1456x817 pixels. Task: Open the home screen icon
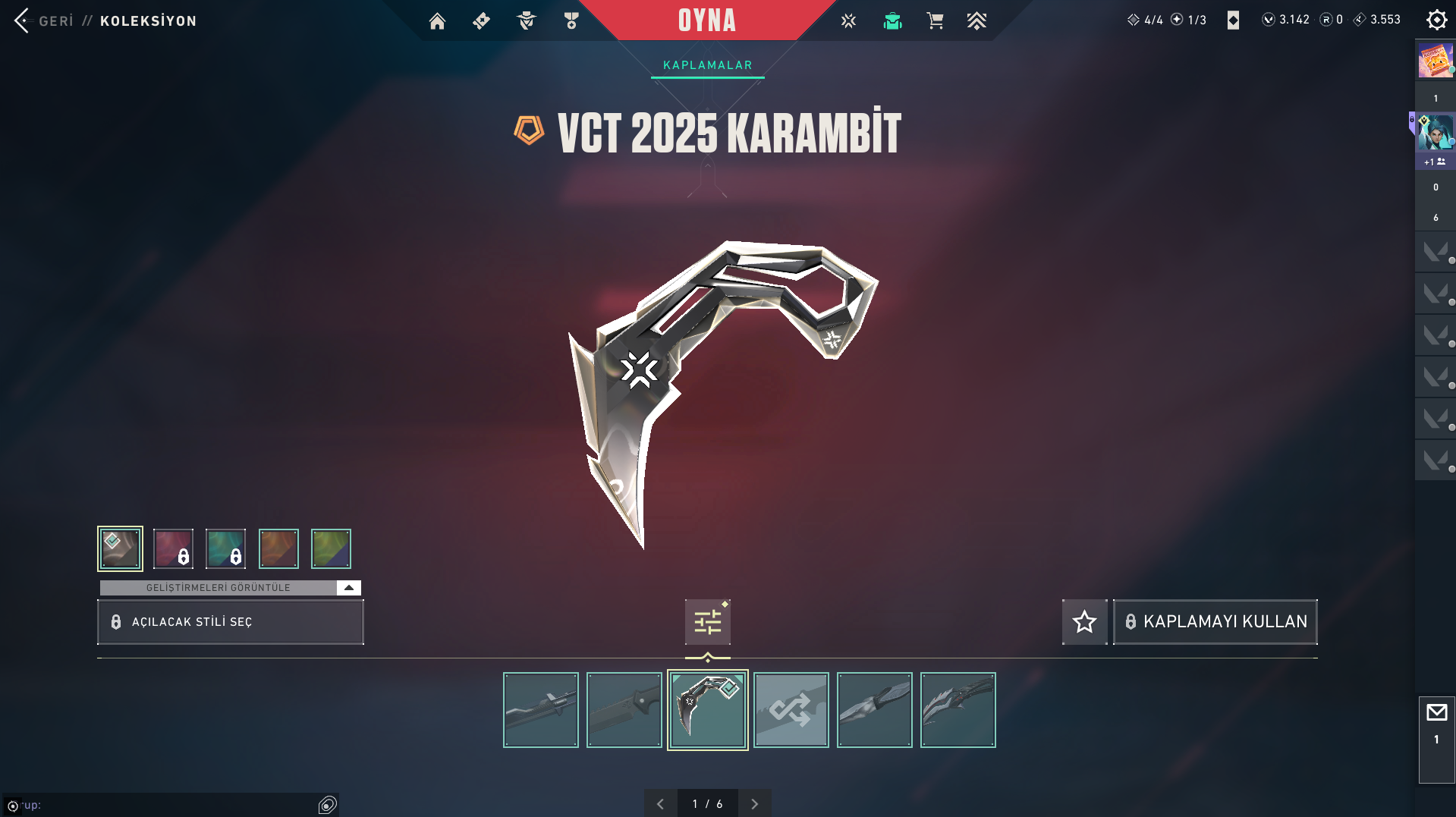(437, 21)
